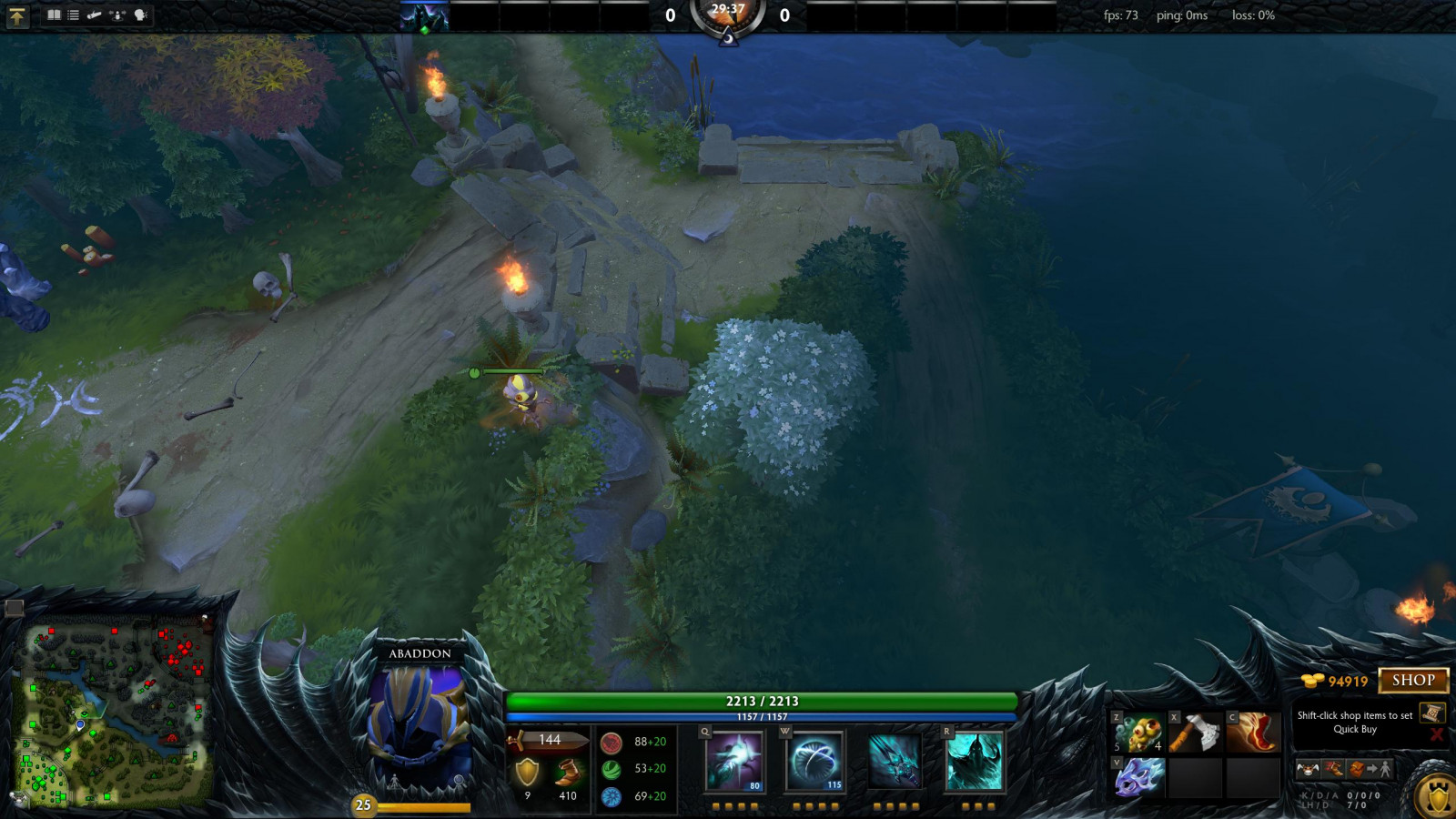The height and width of the screenshot is (819, 1456).
Task: Activate Aphotic Shield ability
Action: pyautogui.click(x=814, y=761)
